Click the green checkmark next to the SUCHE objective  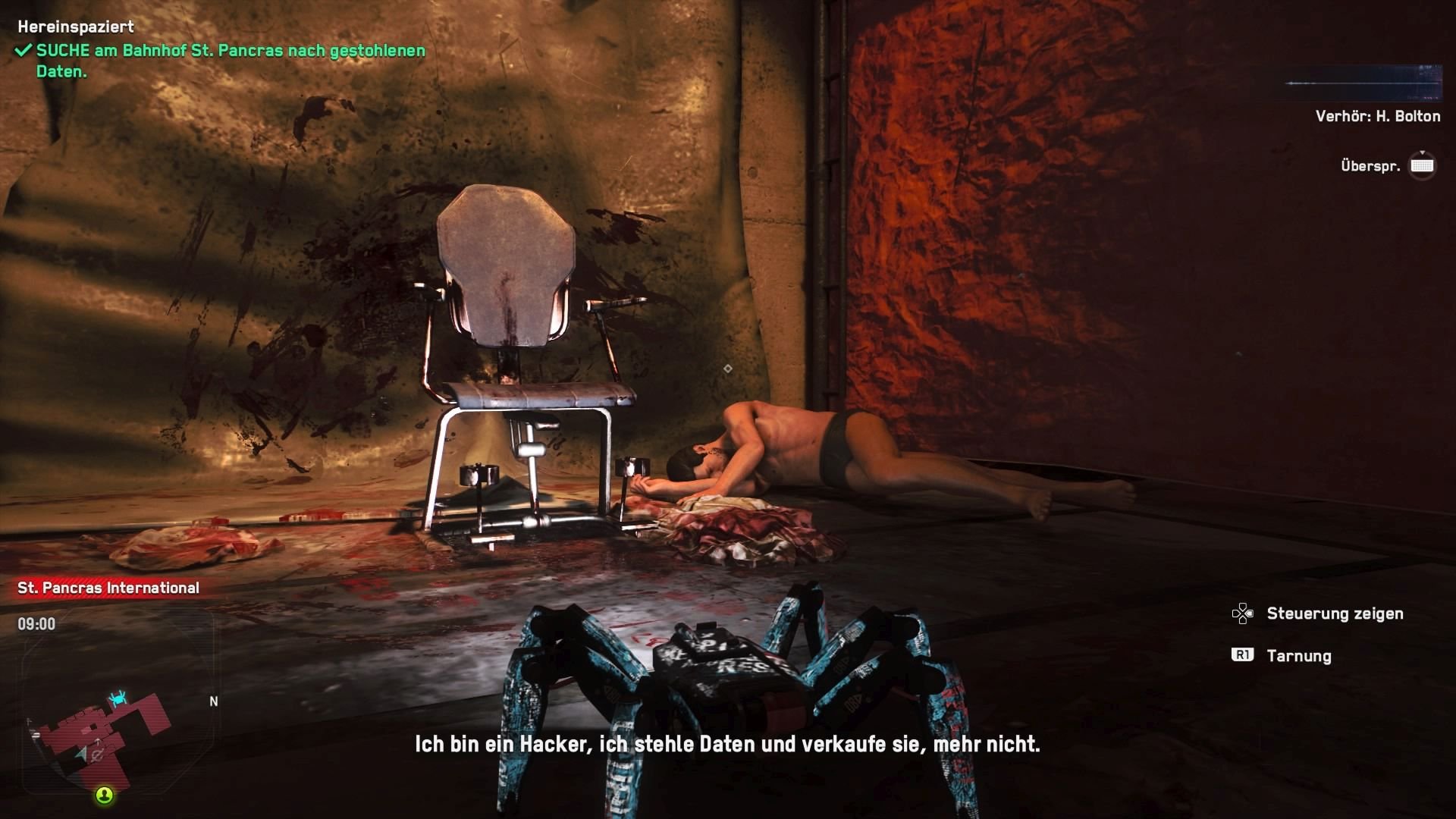click(22, 53)
